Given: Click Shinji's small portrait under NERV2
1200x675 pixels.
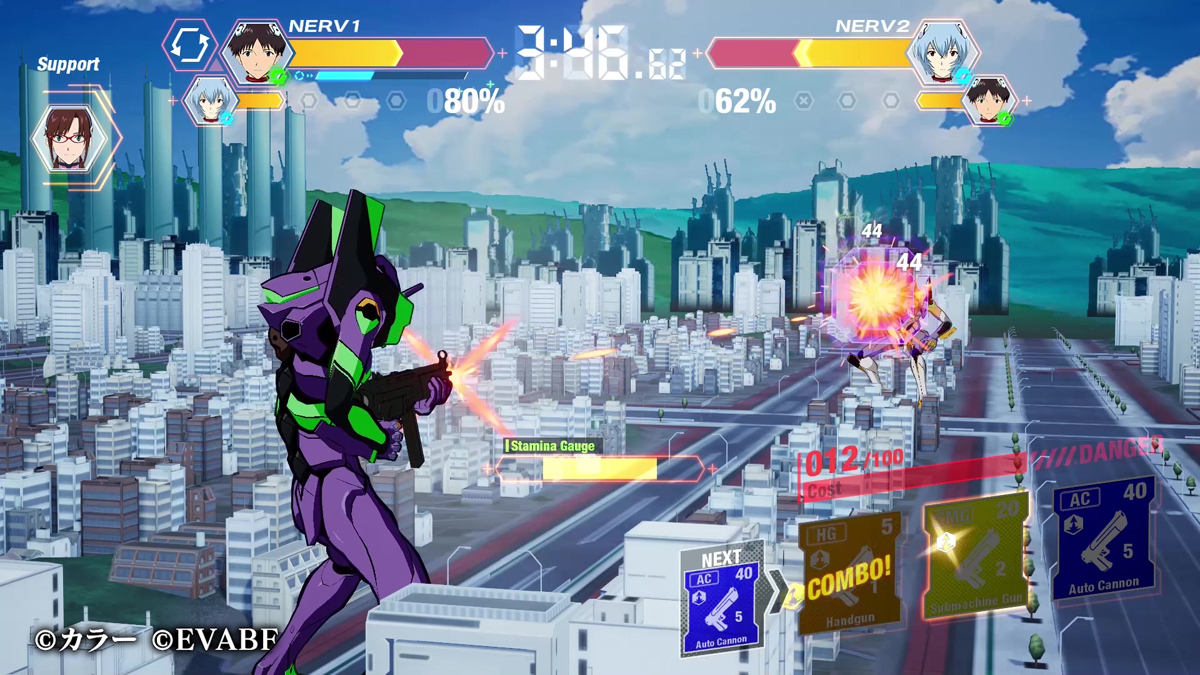Looking at the screenshot, I should tap(990, 100).
